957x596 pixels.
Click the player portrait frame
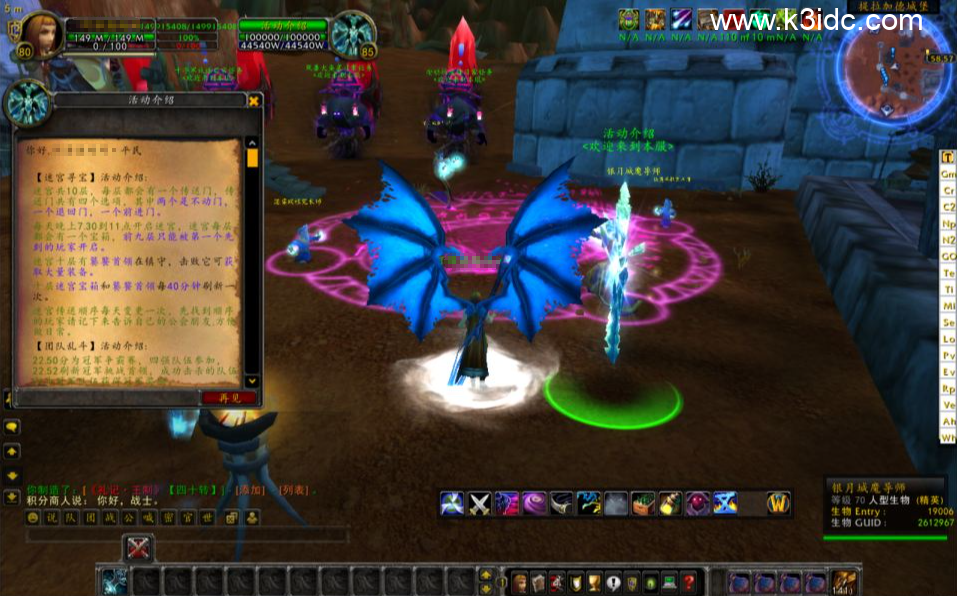[40, 37]
